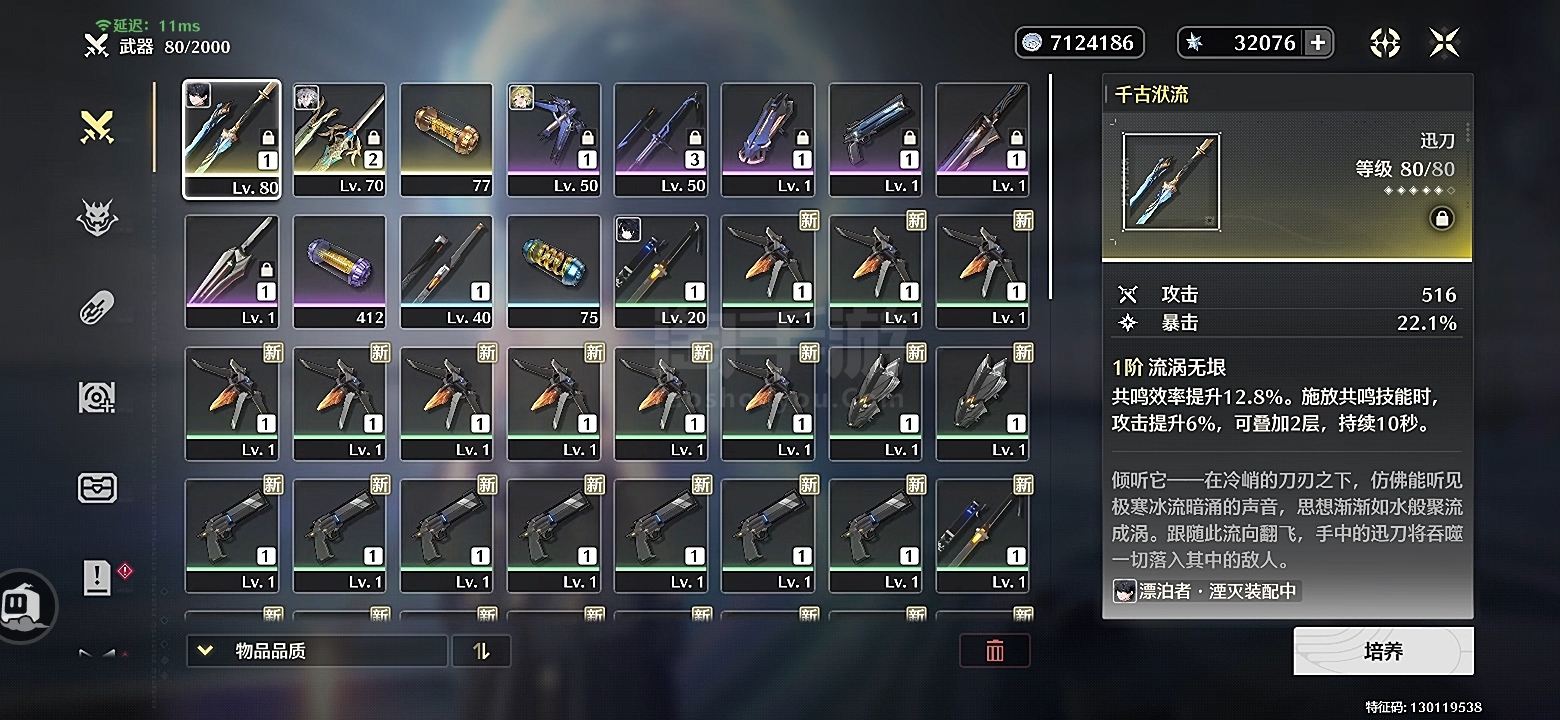The height and width of the screenshot is (720, 1560).
Task: Close the weapon inventory screen
Action: (1444, 42)
